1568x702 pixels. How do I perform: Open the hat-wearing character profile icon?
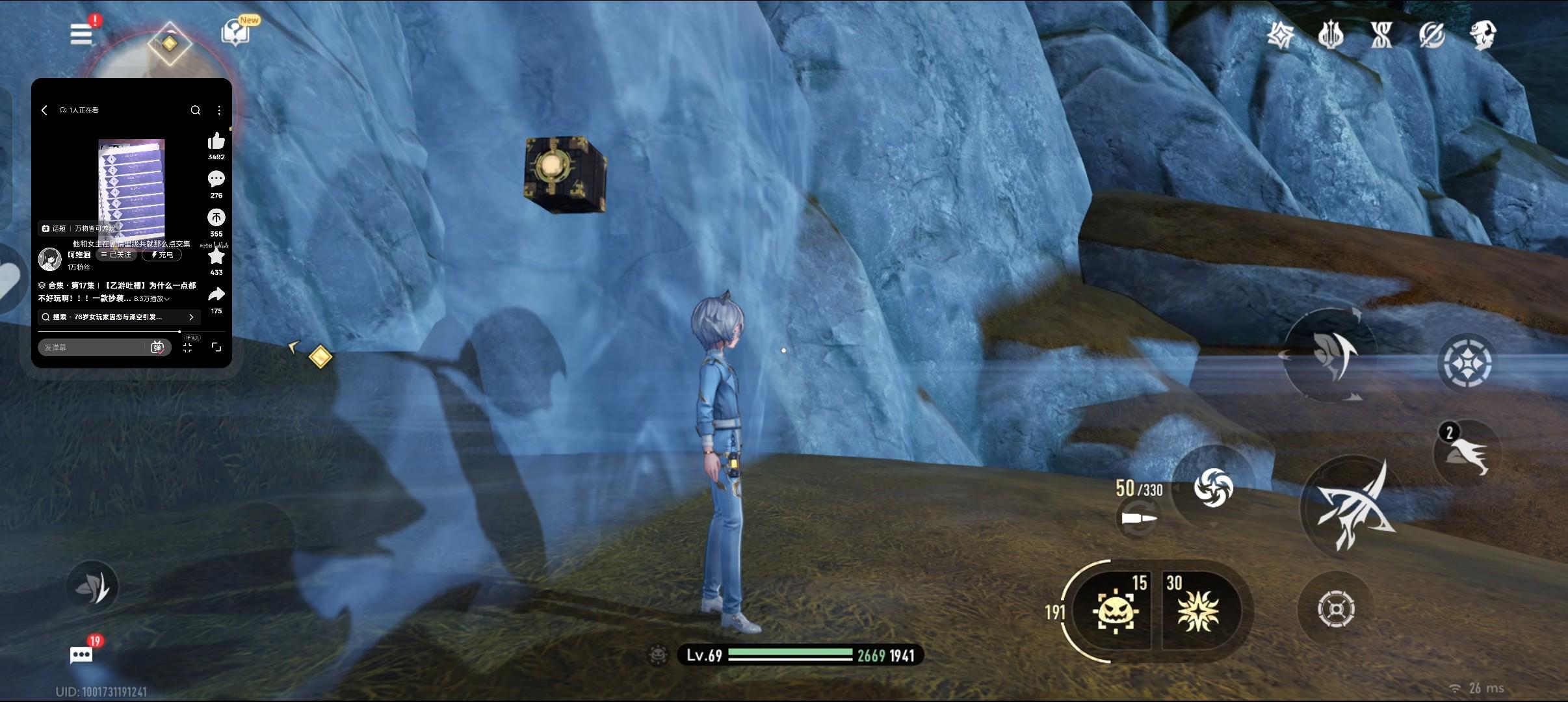(x=1483, y=34)
